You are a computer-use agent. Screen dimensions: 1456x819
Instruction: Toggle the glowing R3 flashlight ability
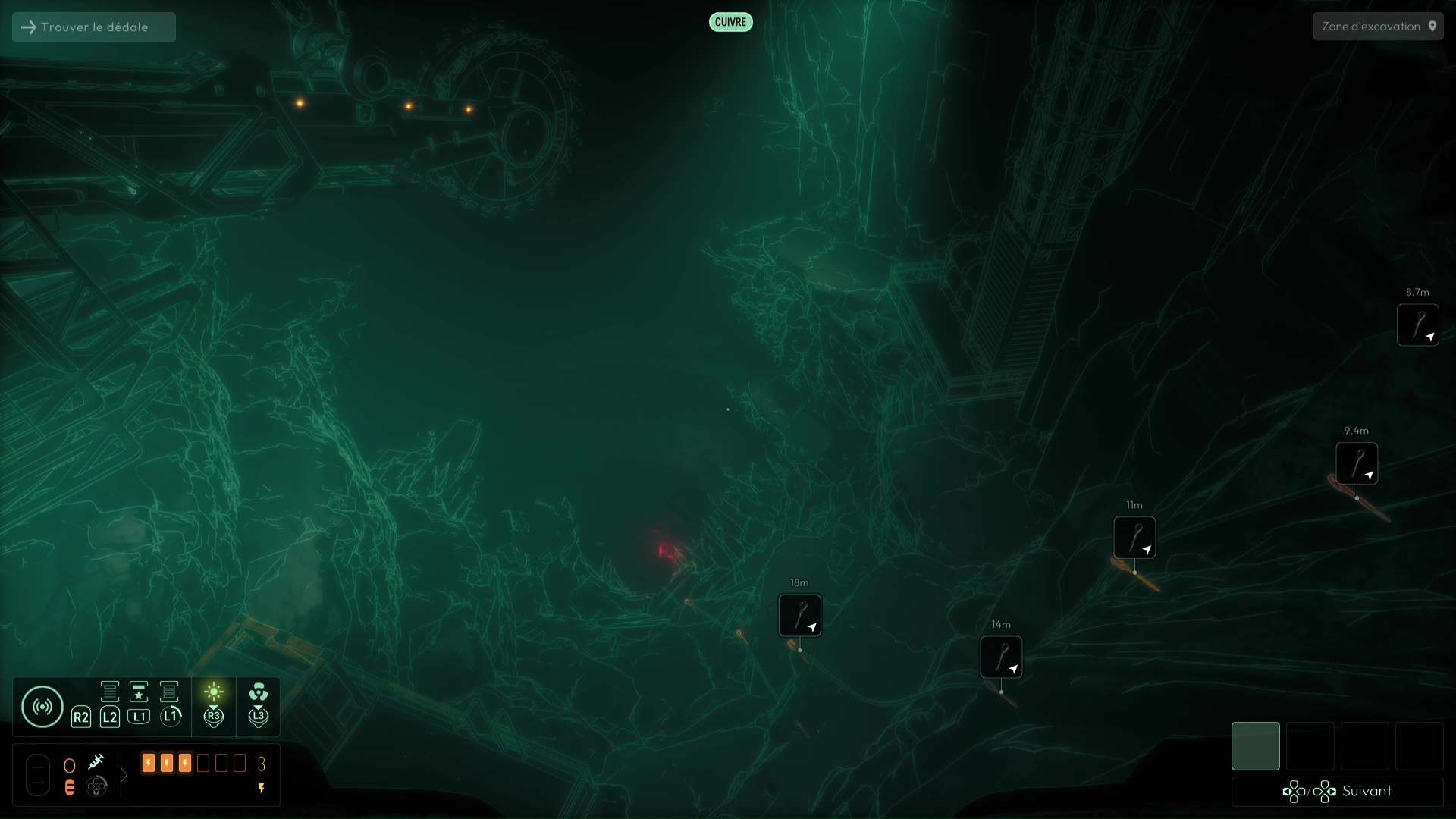tap(213, 691)
